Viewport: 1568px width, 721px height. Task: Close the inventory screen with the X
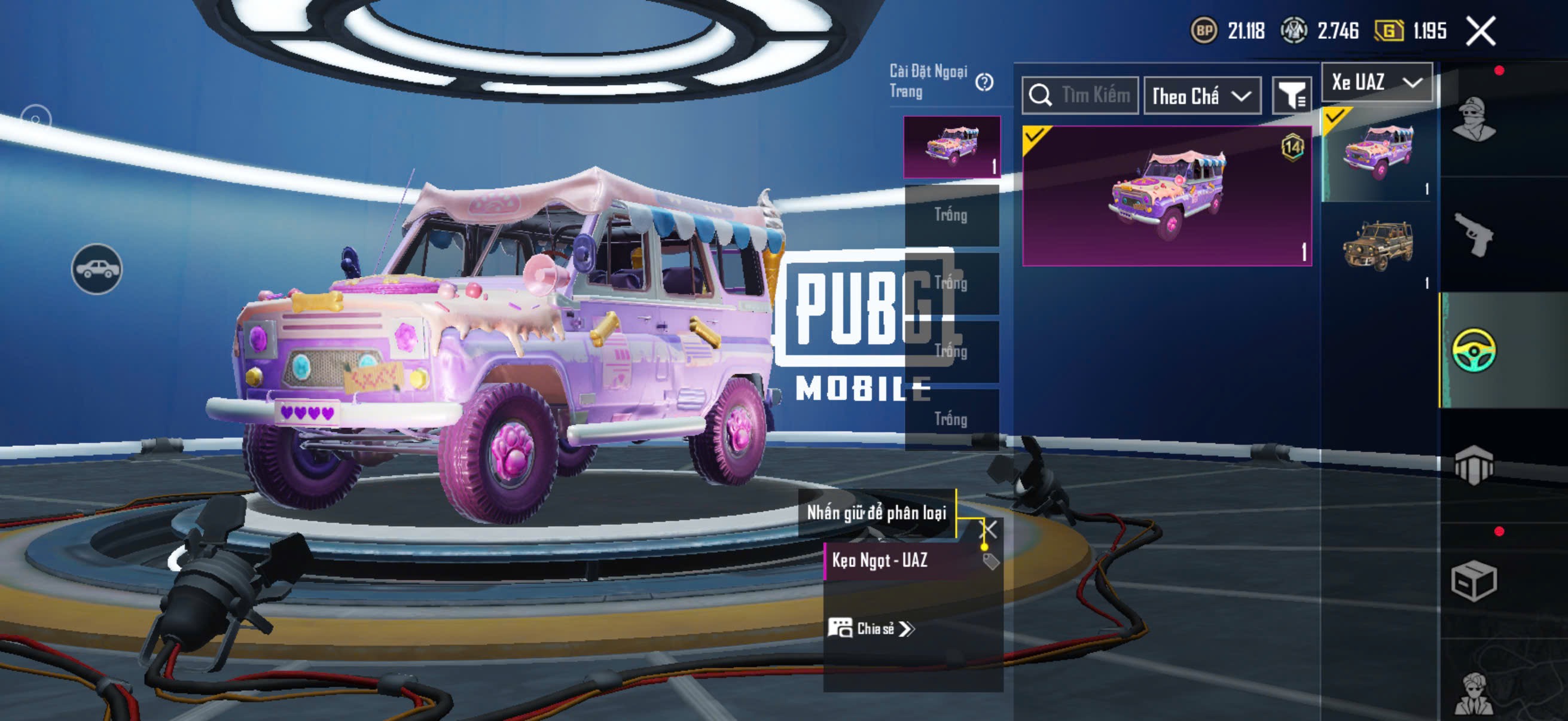(x=1480, y=31)
